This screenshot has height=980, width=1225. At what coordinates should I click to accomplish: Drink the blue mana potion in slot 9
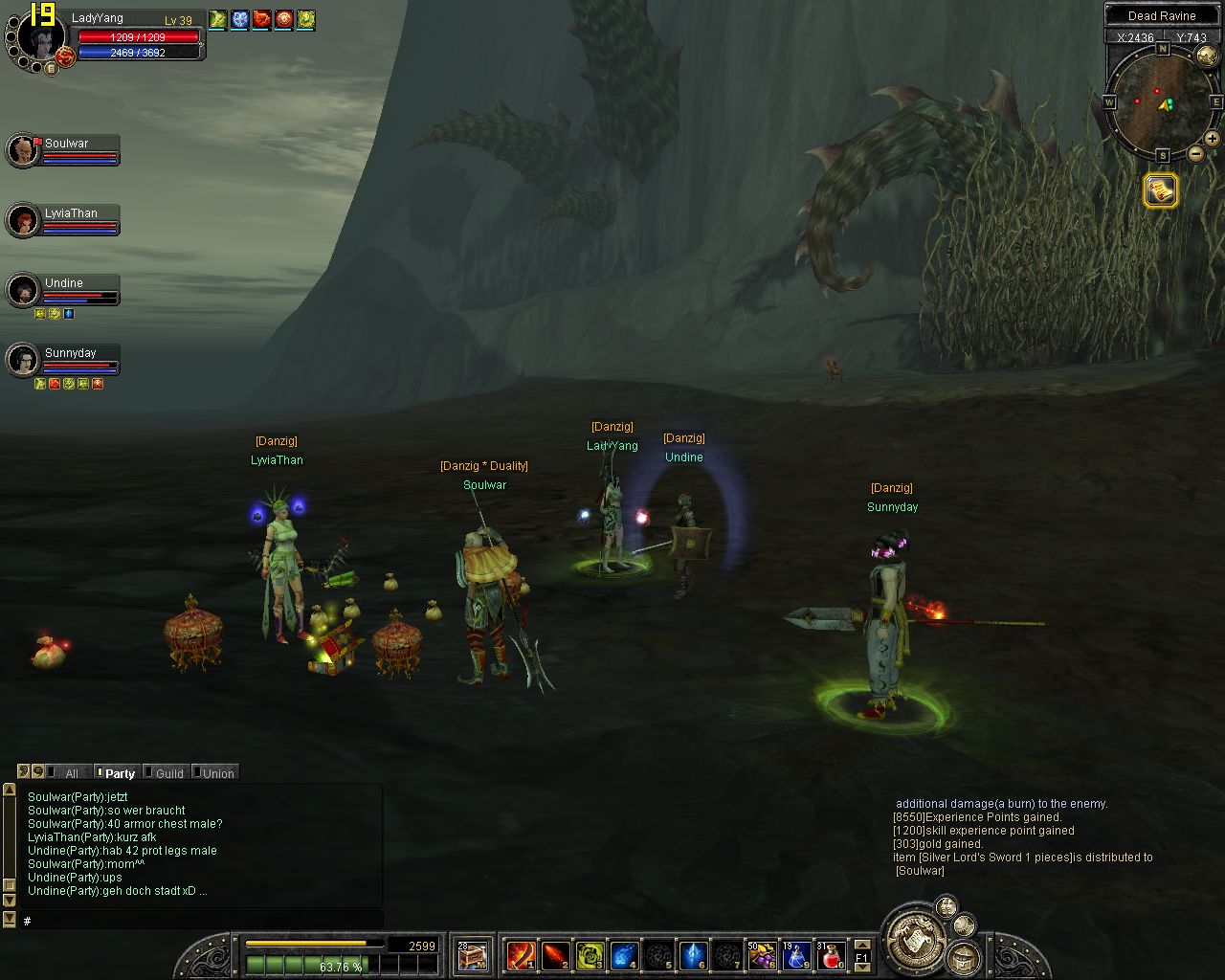(x=796, y=955)
